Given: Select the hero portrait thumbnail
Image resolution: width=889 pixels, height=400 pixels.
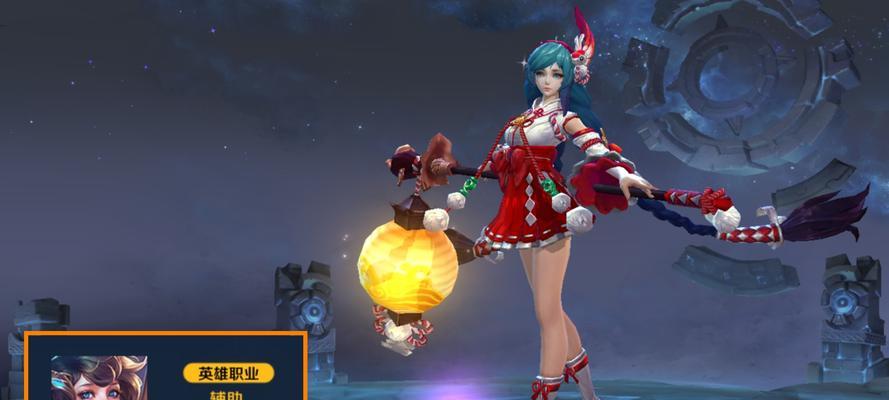Looking at the screenshot, I should 99,378.
